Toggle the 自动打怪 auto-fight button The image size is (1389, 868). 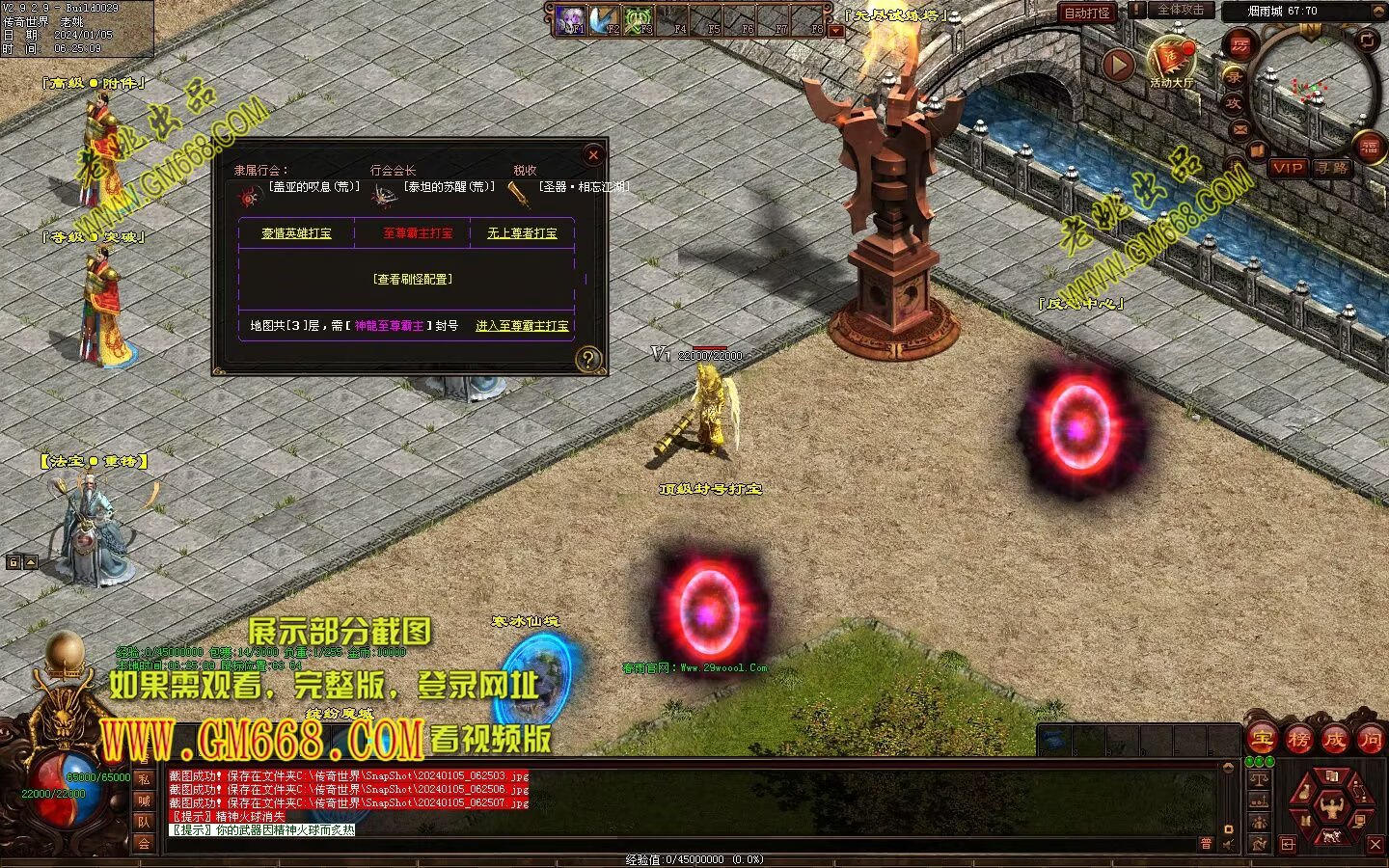point(1087,13)
